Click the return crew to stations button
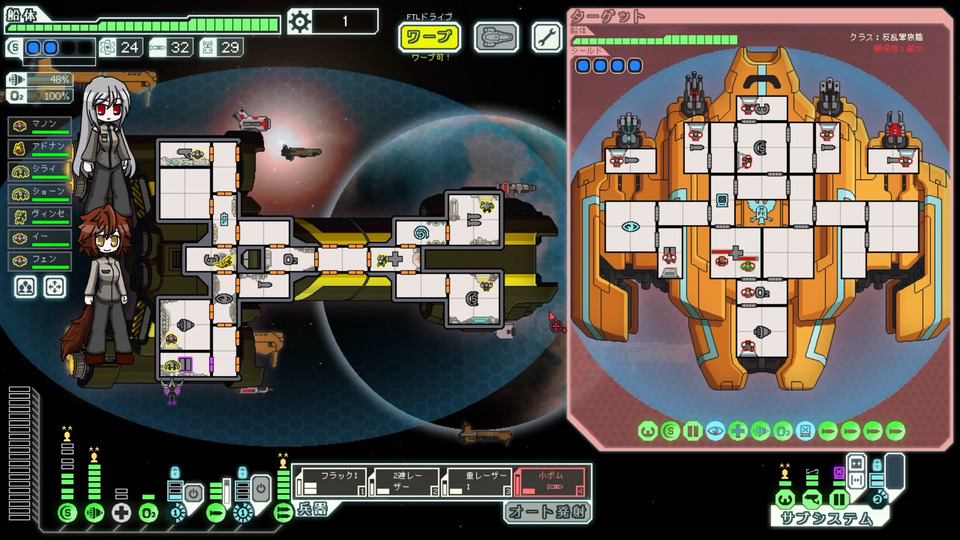 (55, 288)
